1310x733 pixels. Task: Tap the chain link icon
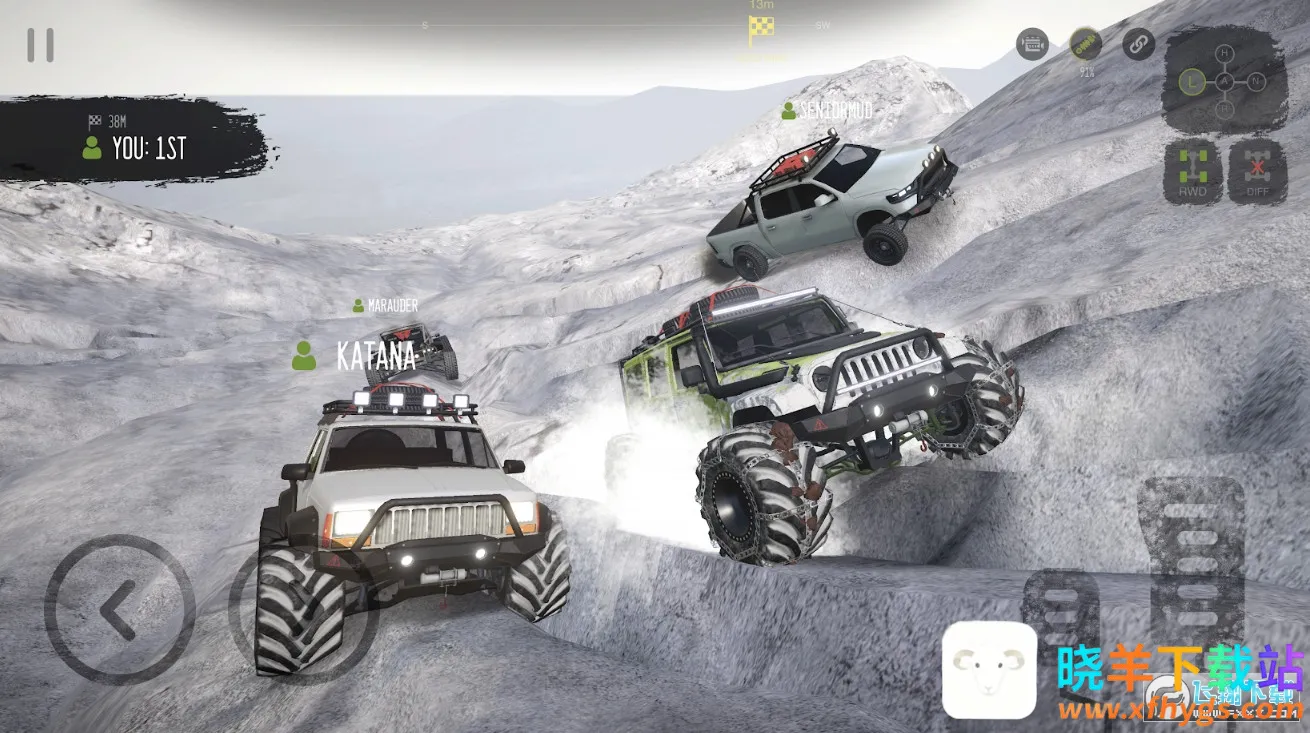click(x=1138, y=43)
